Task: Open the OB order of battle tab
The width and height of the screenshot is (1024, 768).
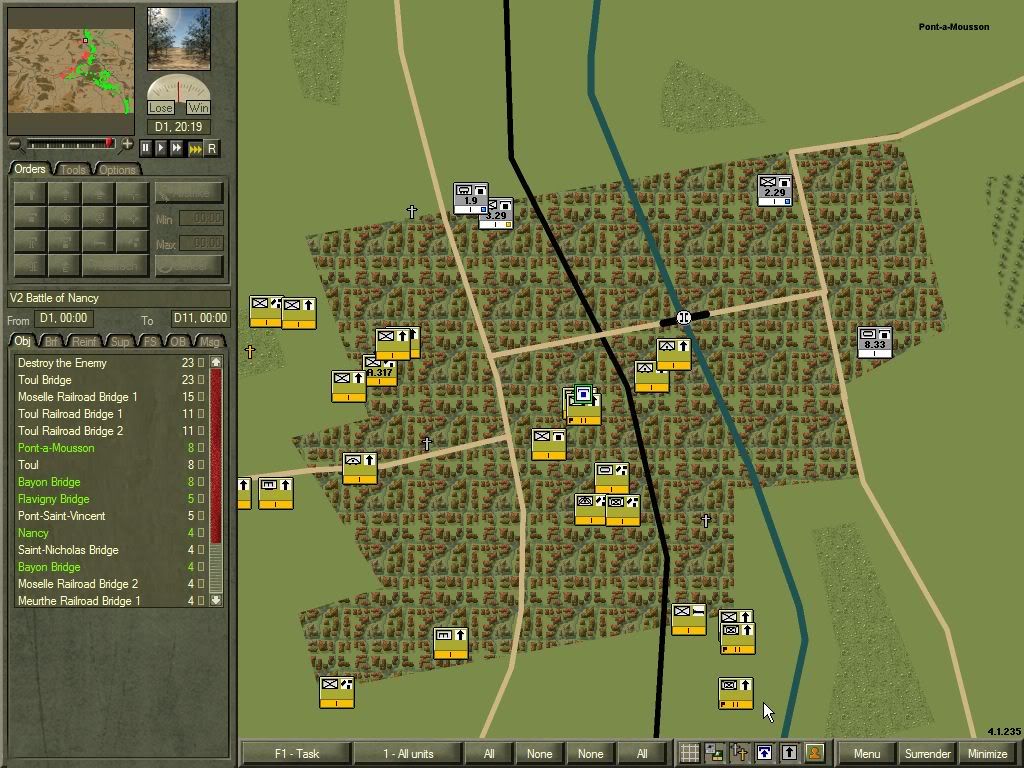Action: pos(177,341)
